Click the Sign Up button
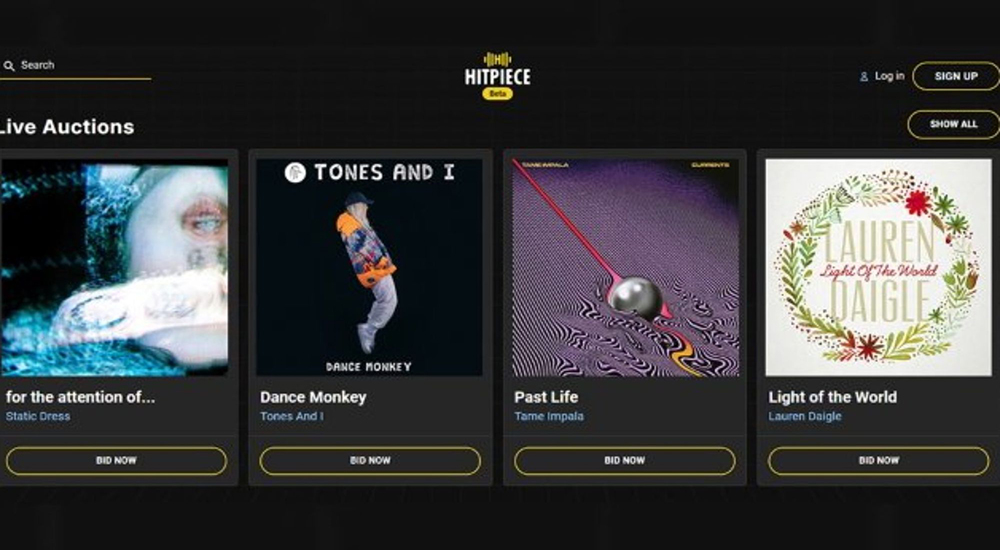This screenshot has height=550, width=1000. 955,76
